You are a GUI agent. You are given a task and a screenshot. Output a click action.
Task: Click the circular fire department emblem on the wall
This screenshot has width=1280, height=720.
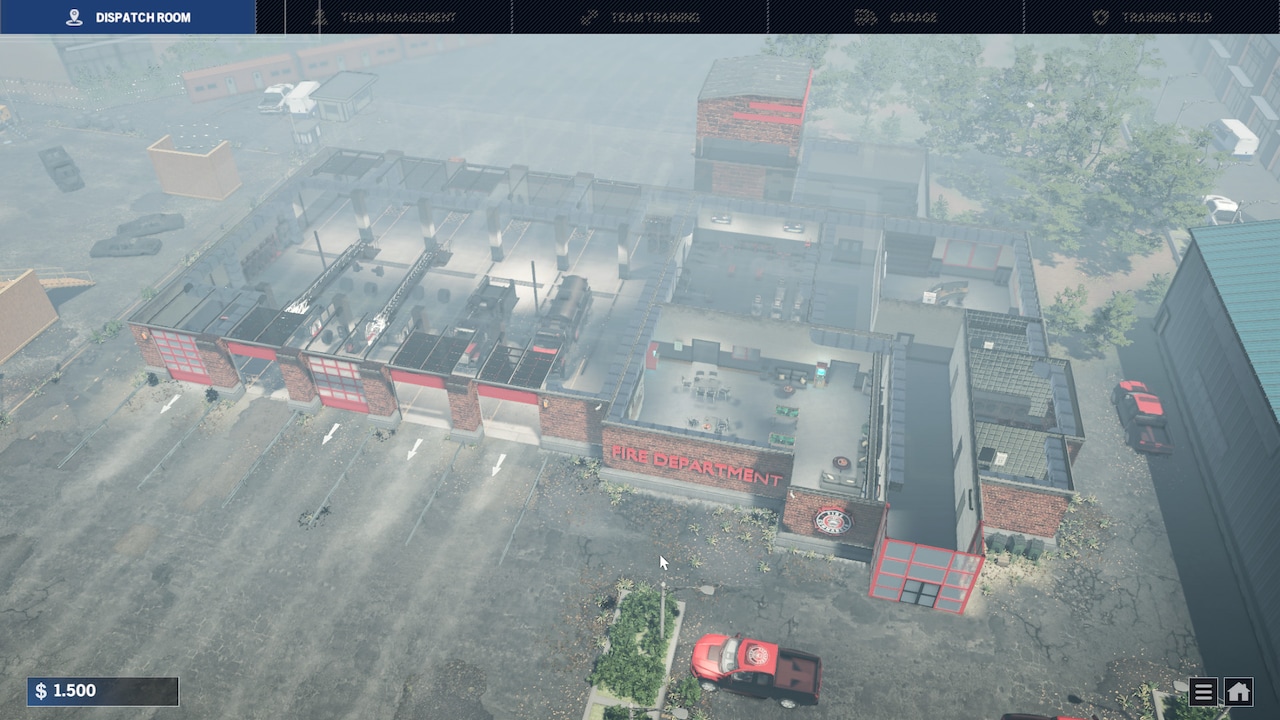tap(831, 519)
